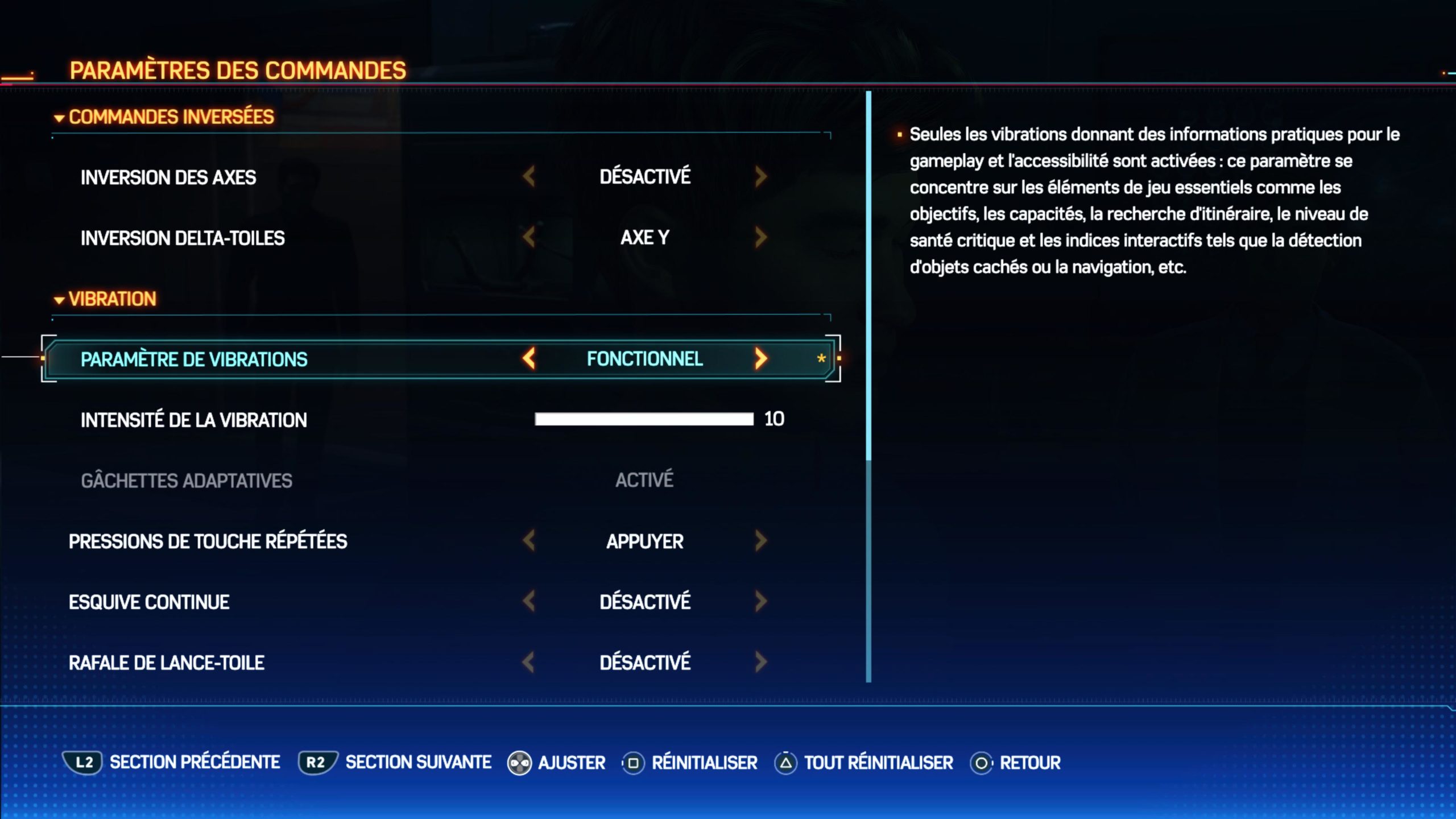Select the Inversion des Axes row
The width and height of the screenshot is (1456, 819).
(168, 177)
